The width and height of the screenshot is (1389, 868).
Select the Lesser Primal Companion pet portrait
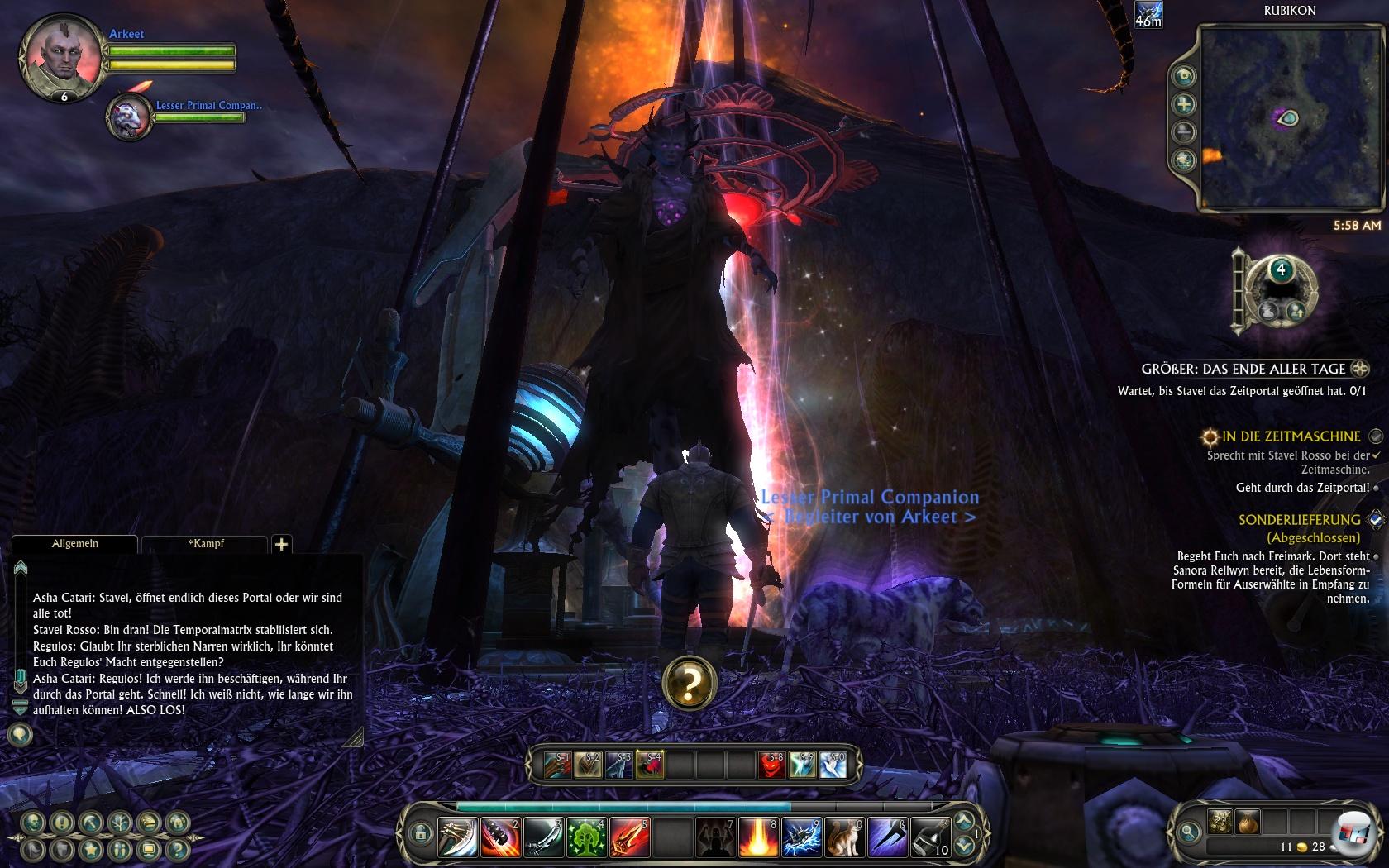click(130, 117)
